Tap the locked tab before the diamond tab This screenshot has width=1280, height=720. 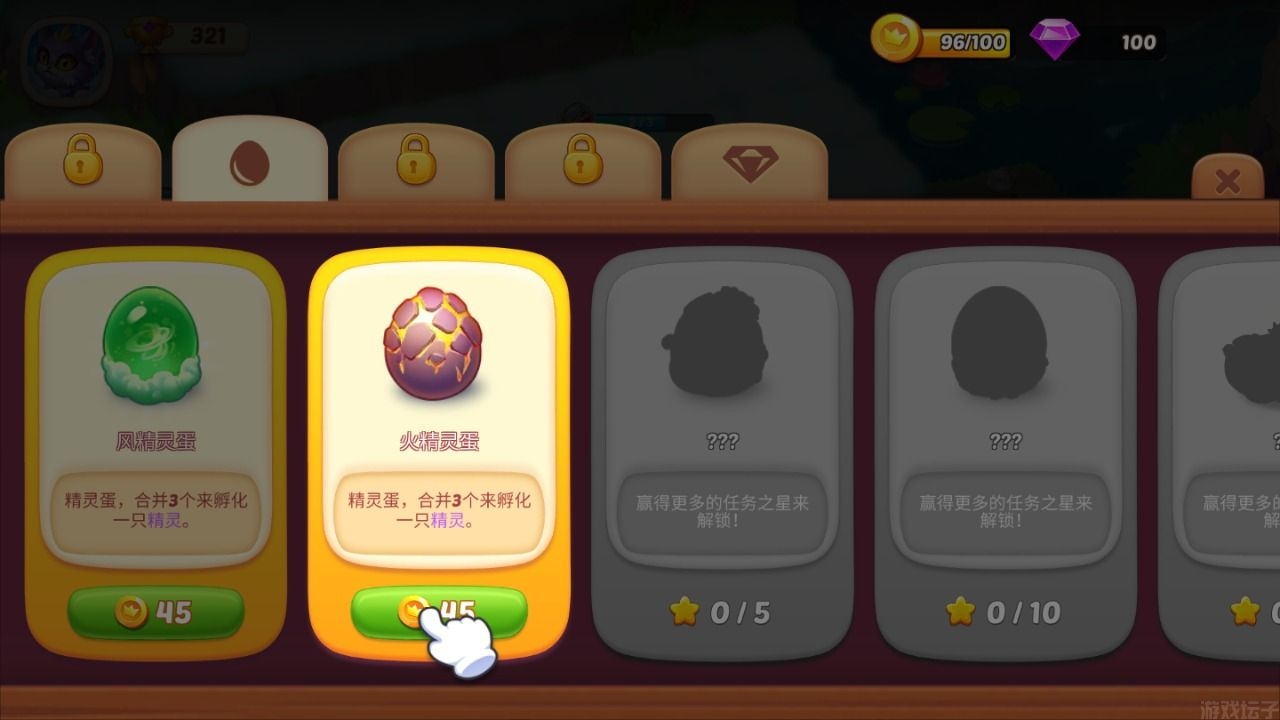coord(582,160)
